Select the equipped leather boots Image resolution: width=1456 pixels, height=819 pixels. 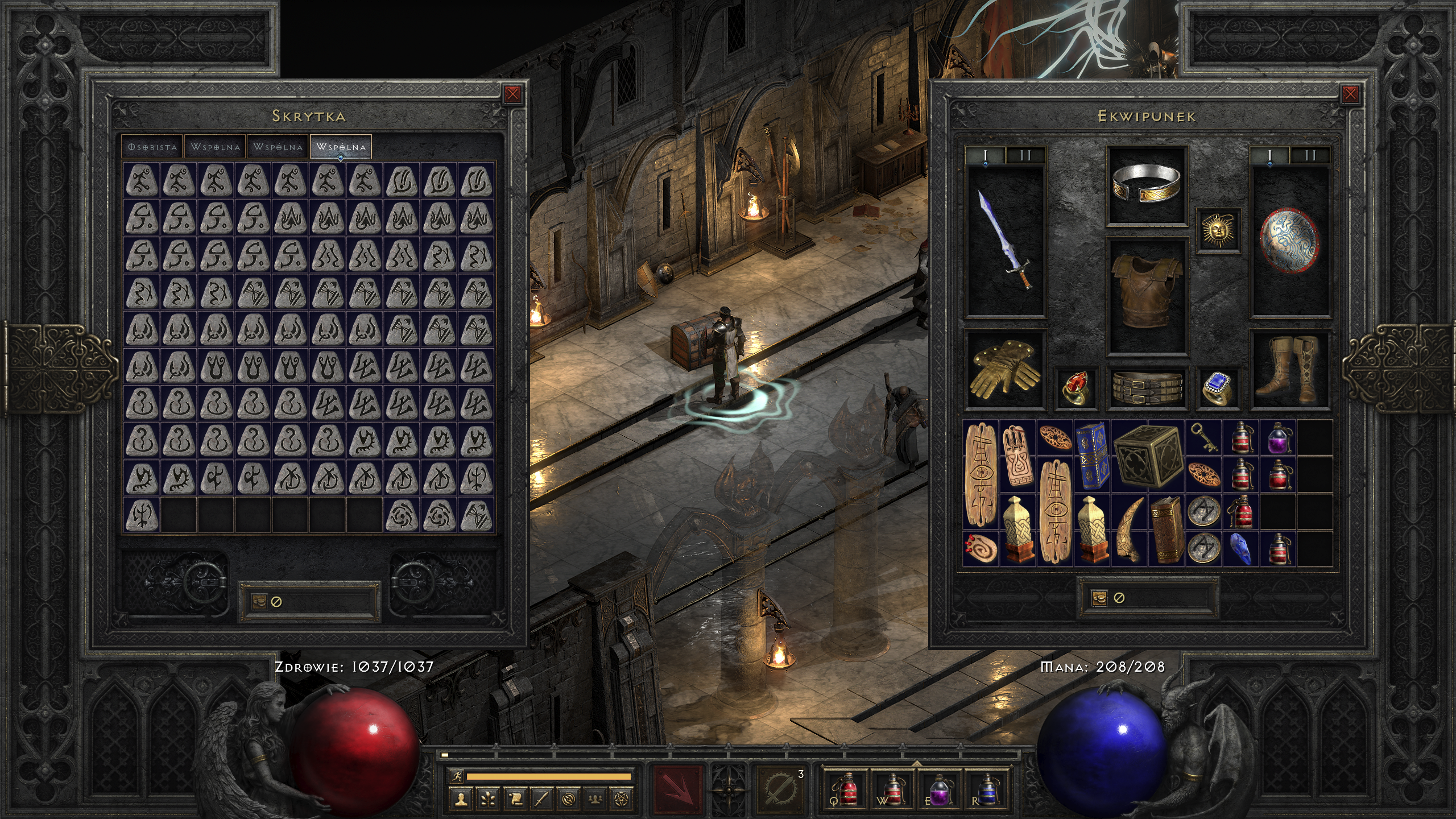(x=1289, y=369)
